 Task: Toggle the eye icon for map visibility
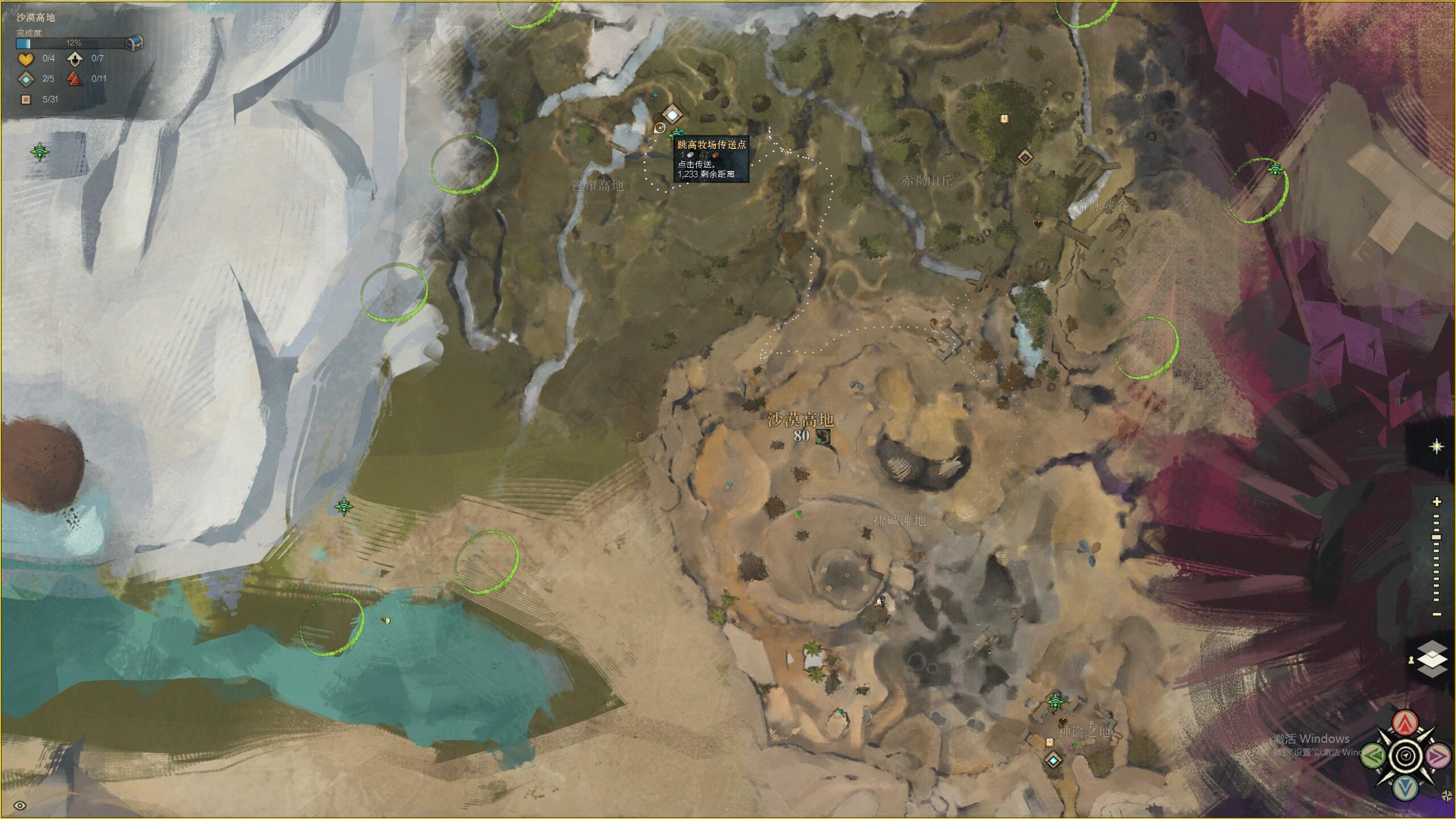20,805
